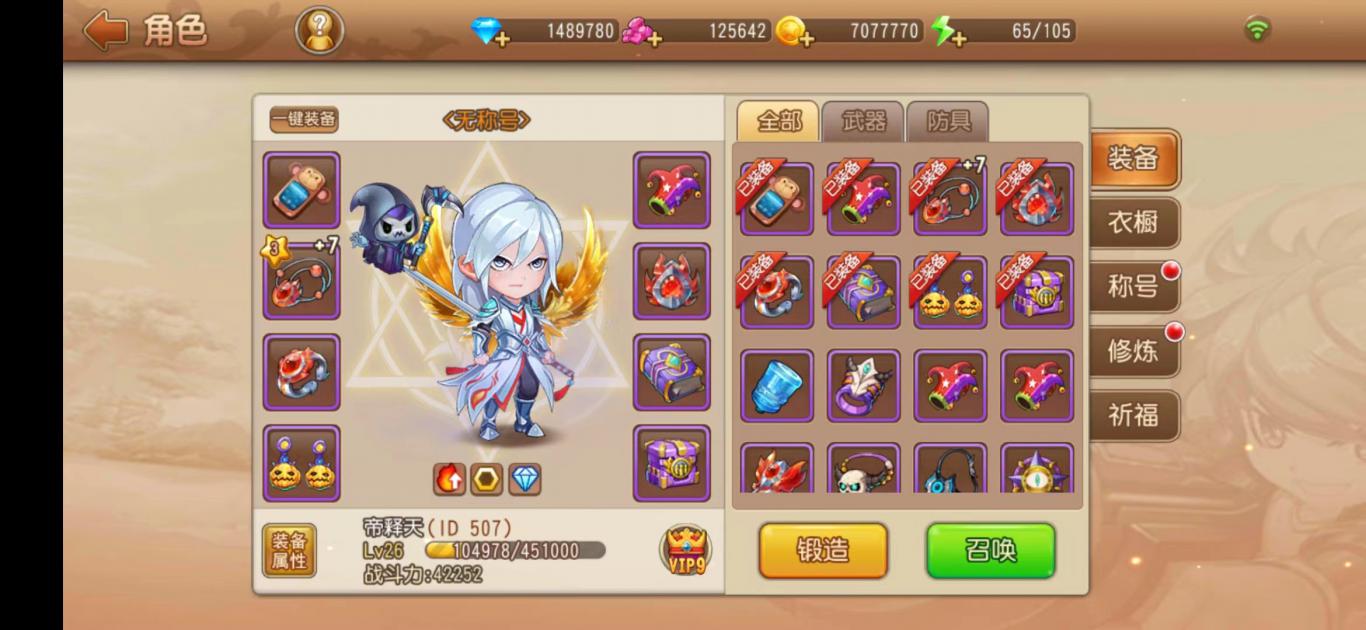The image size is (1366, 630).
Task: Select the skull necklace inventory item
Action: pyautogui.click(x=864, y=469)
